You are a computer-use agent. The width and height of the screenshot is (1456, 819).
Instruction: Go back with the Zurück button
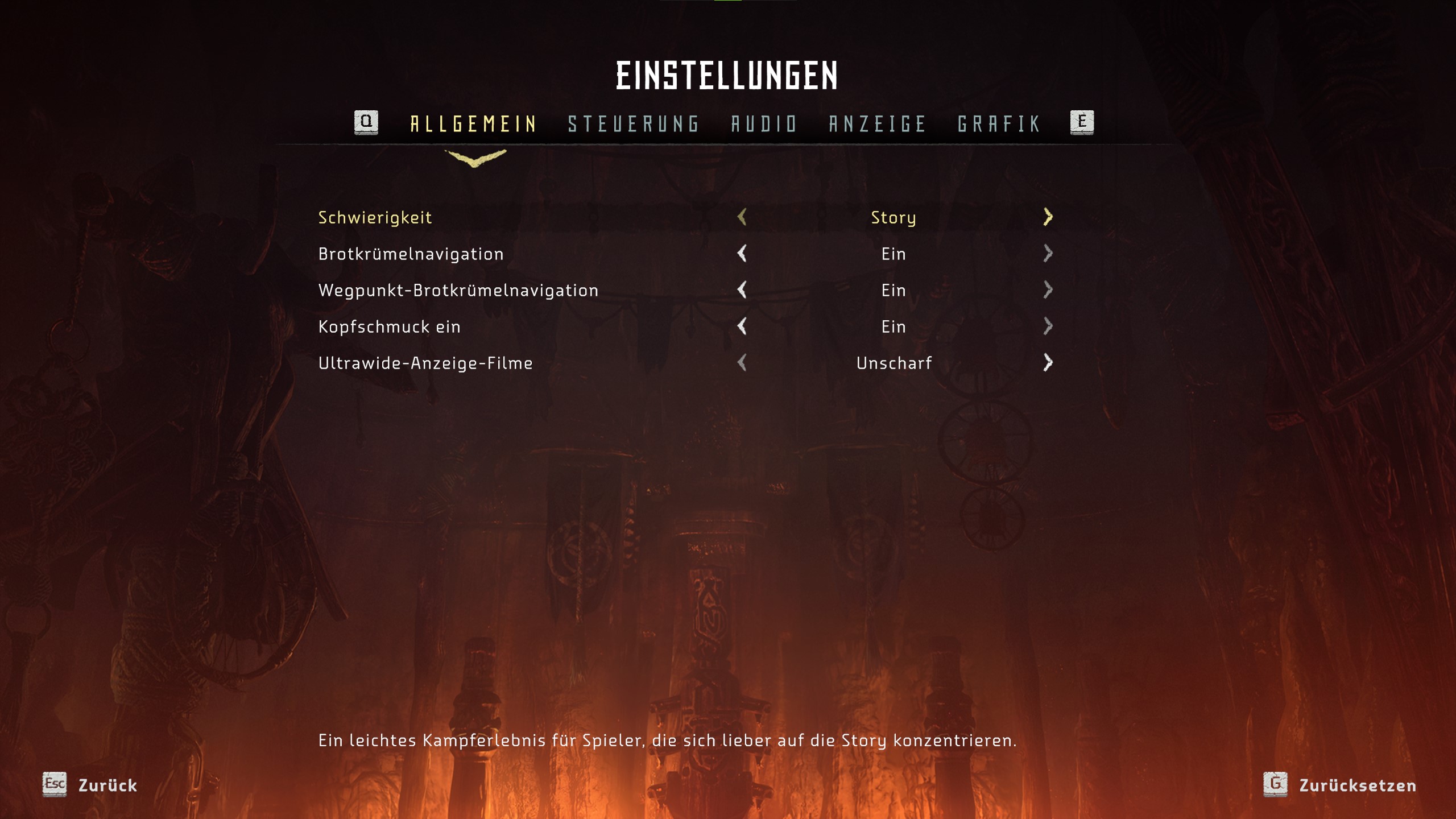(x=91, y=785)
